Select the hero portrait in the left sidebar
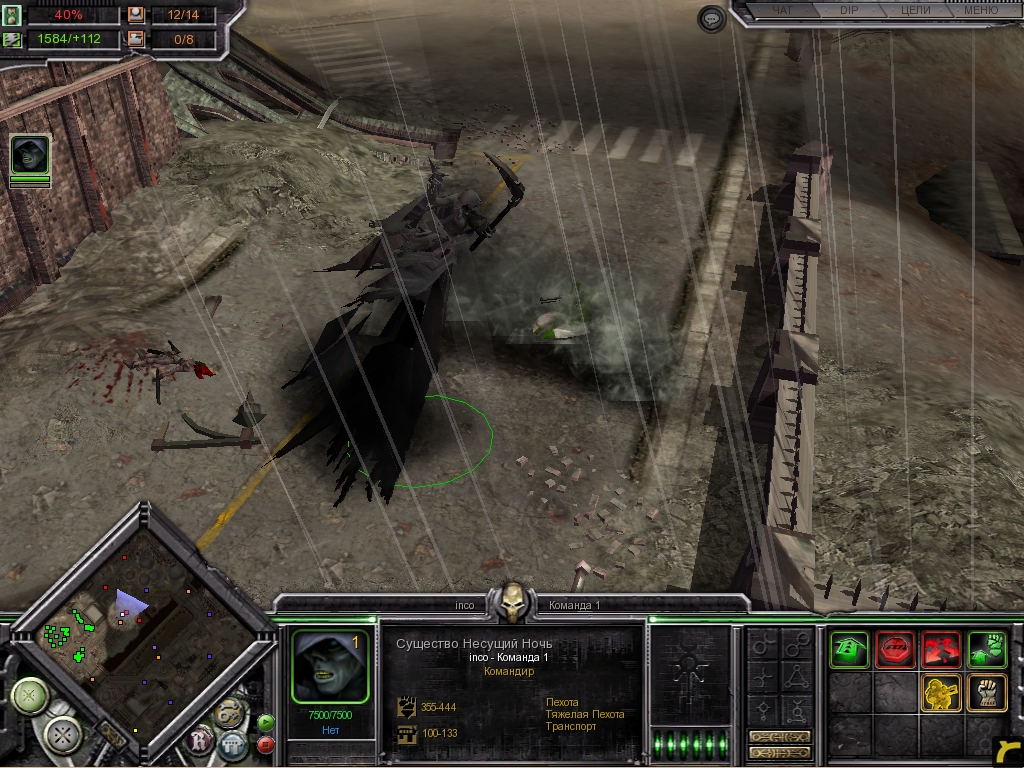This screenshot has height=768, width=1024. point(30,155)
